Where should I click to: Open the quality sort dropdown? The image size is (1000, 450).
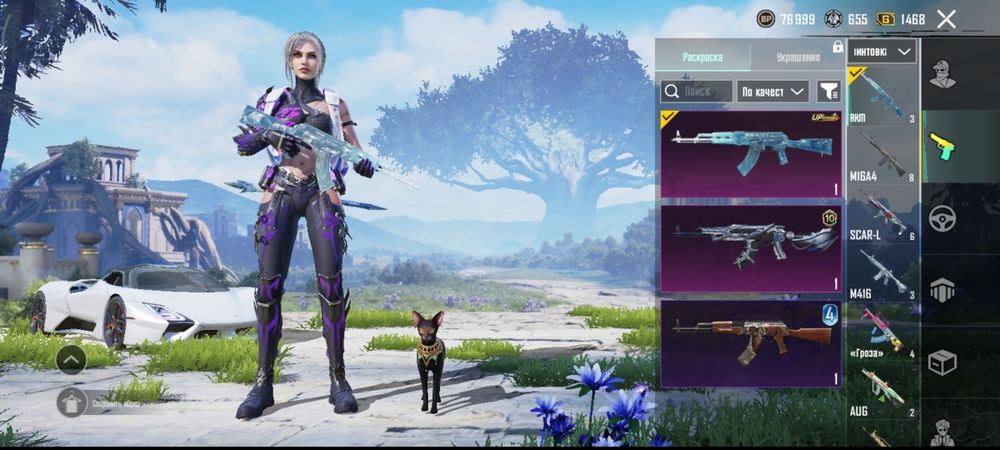click(x=773, y=91)
